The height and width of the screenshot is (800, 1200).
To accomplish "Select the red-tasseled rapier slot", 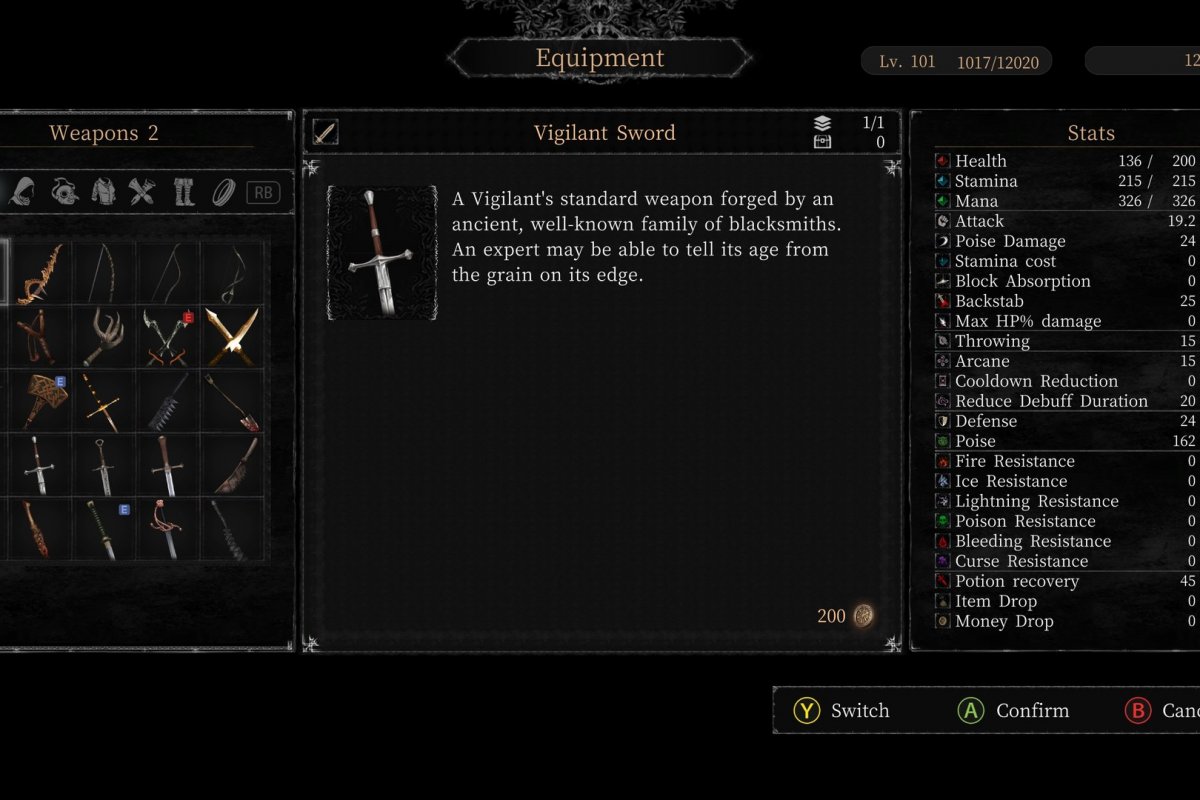I will (168, 528).
